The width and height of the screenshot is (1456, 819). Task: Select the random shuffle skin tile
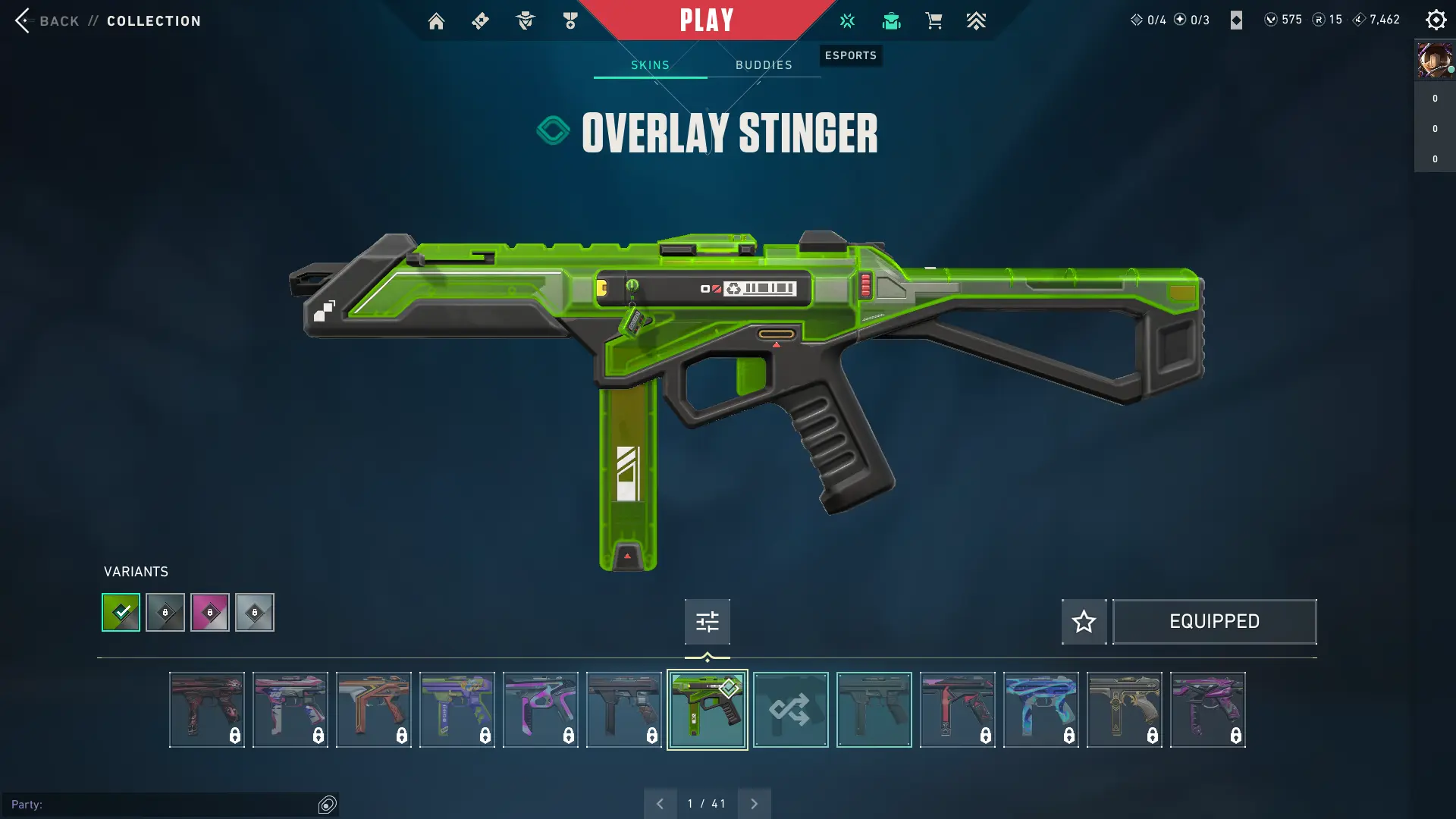click(790, 710)
